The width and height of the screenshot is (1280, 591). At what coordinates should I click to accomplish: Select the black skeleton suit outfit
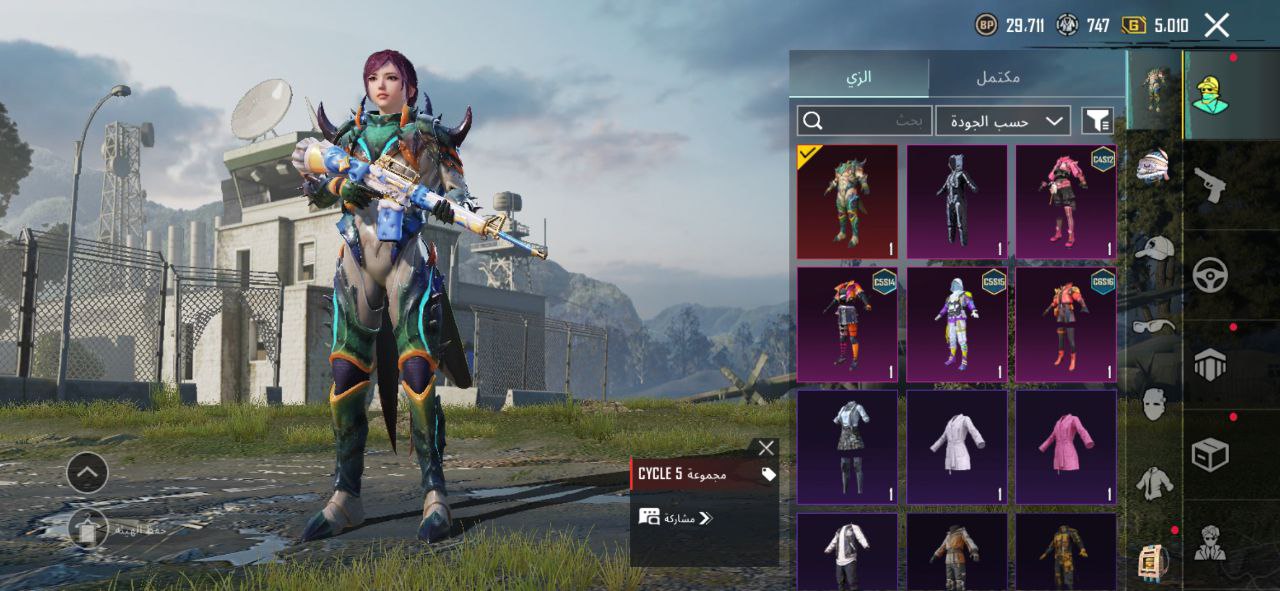[x=957, y=202]
